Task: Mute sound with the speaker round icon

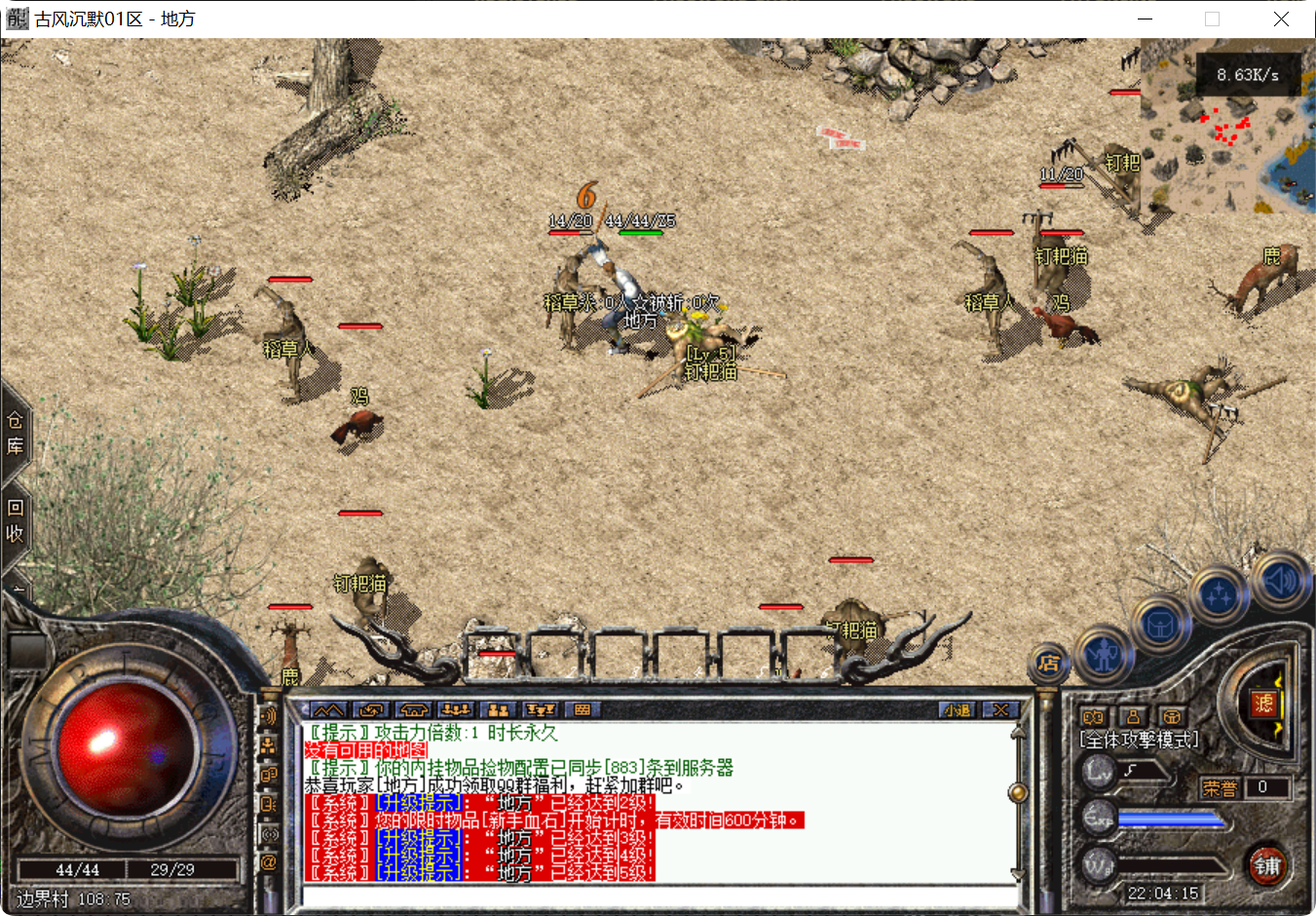Action: tap(1279, 581)
